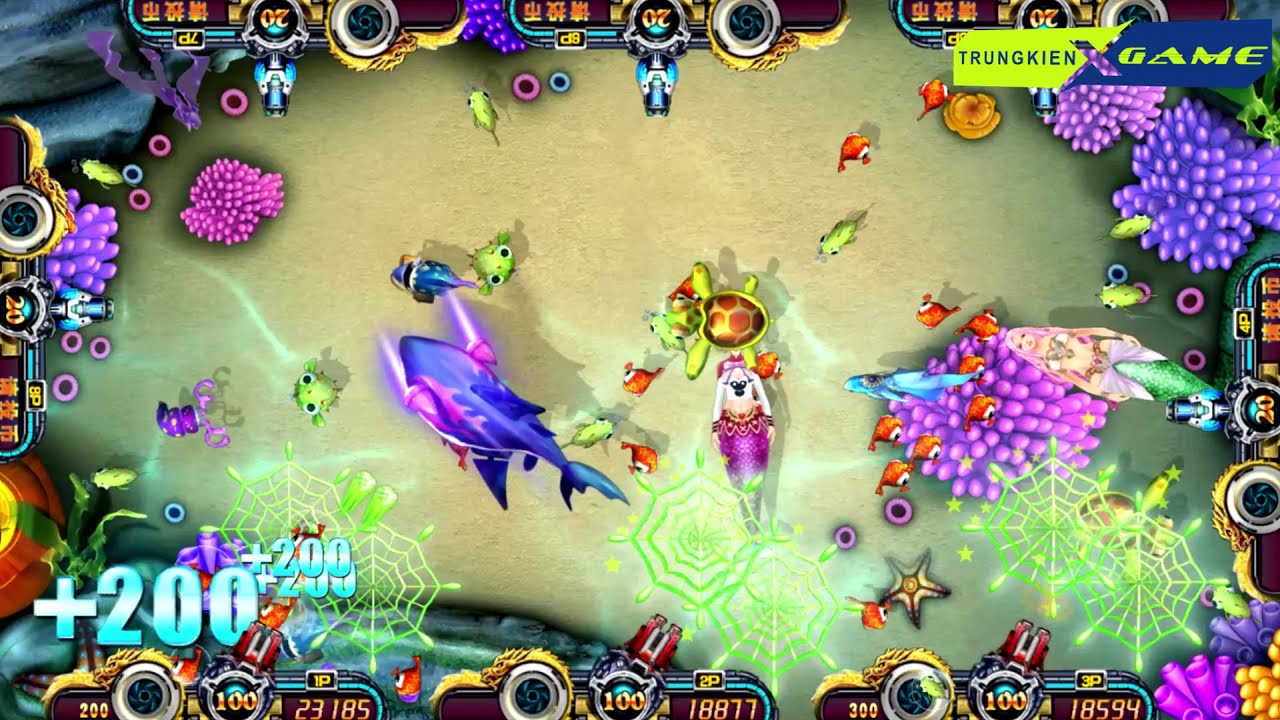Select the 1P player cannon turret
Screen dimensions: 1280x720
[258, 650]
